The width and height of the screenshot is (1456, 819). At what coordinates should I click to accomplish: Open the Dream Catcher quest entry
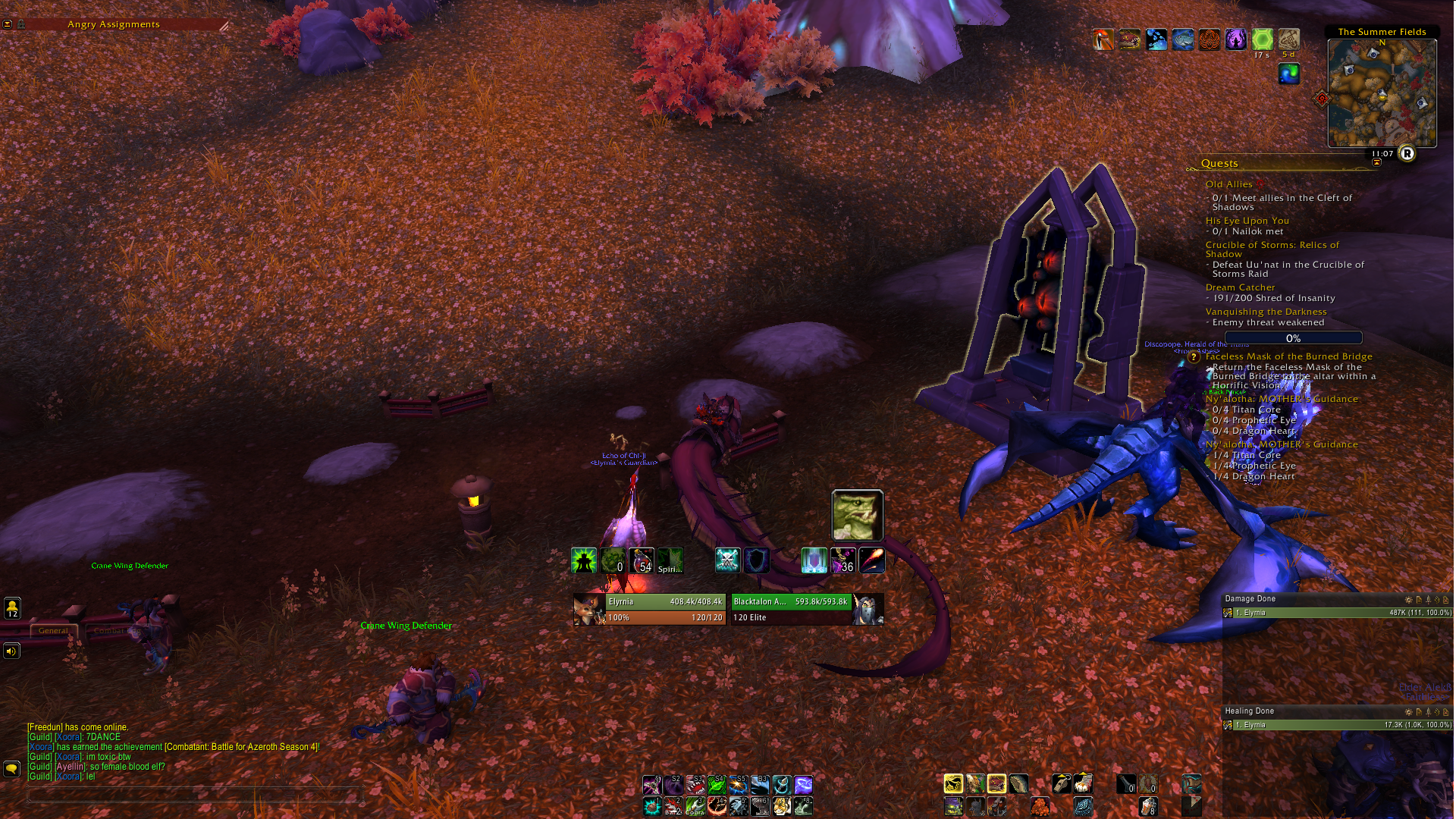(x=1240, y=287)
